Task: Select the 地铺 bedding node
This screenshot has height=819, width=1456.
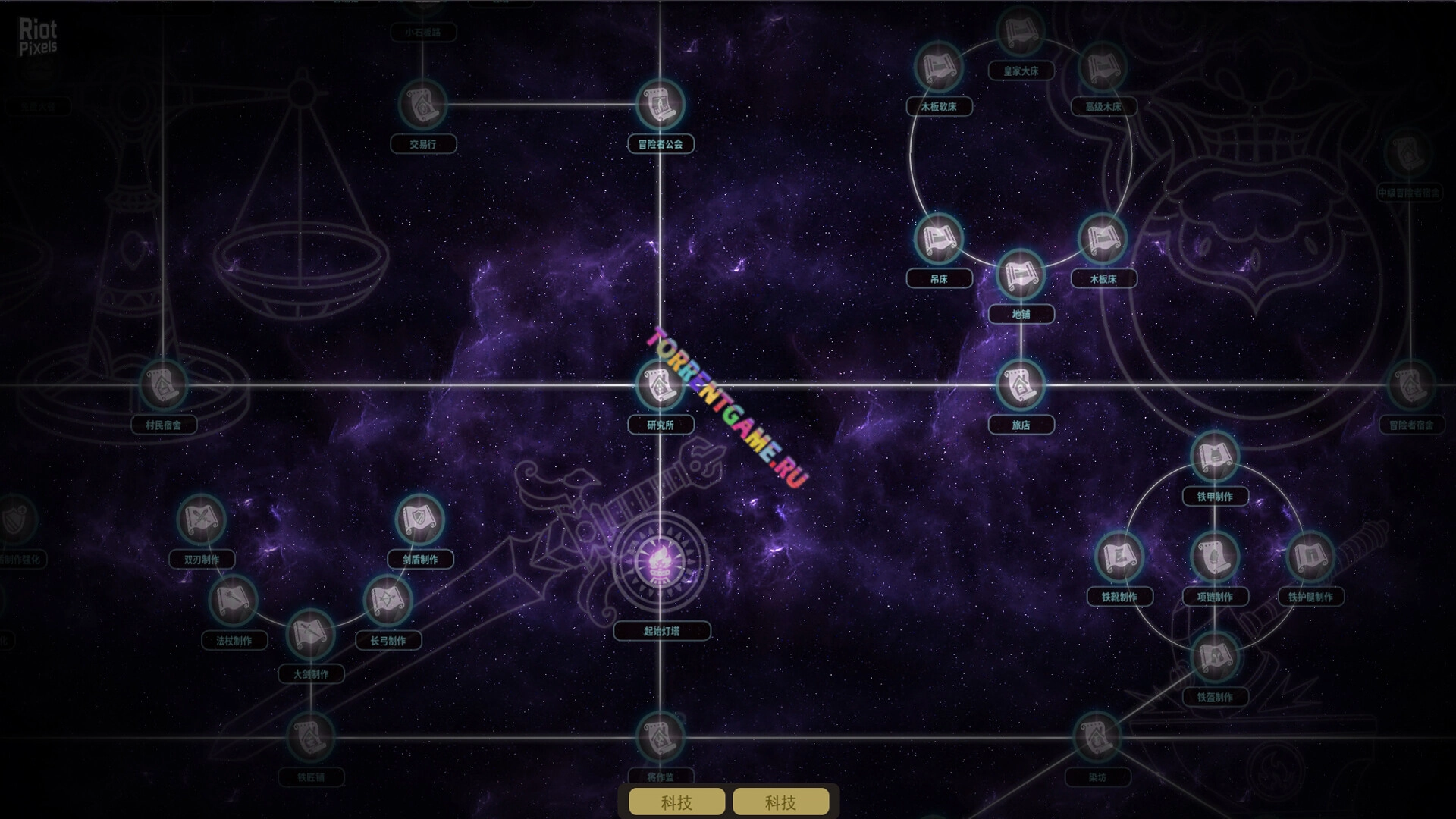Action: [1021, 275]
